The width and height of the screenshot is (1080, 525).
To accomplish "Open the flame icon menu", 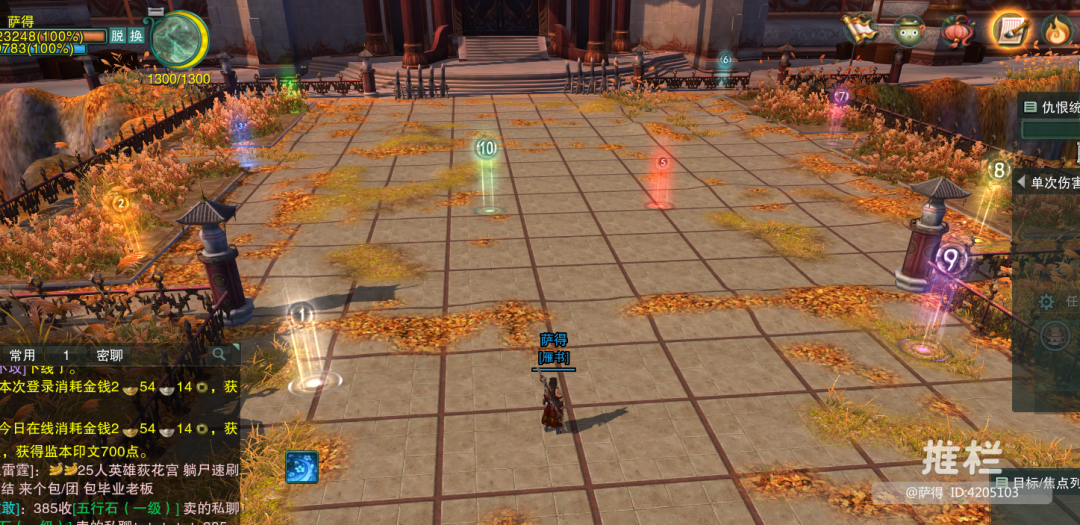I will (1057, 31).
